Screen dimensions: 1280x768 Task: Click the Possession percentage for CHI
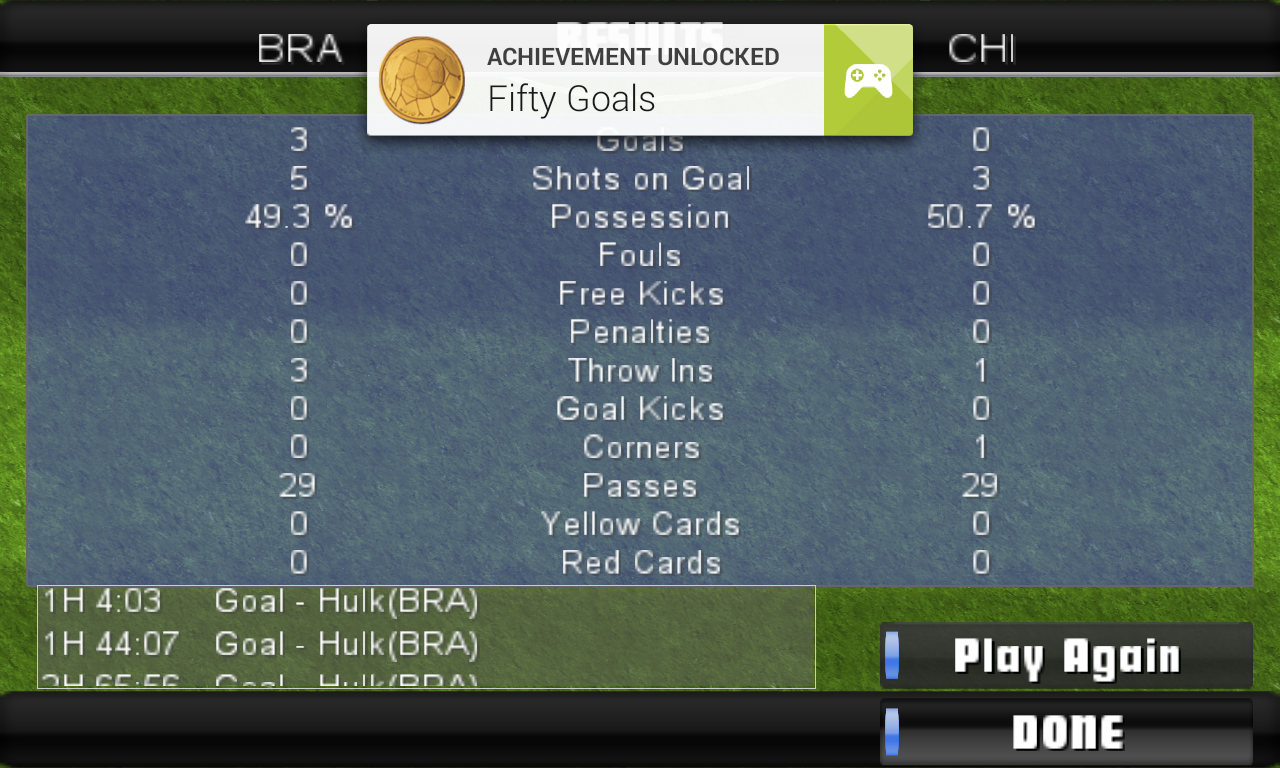(x=982, y=217)
